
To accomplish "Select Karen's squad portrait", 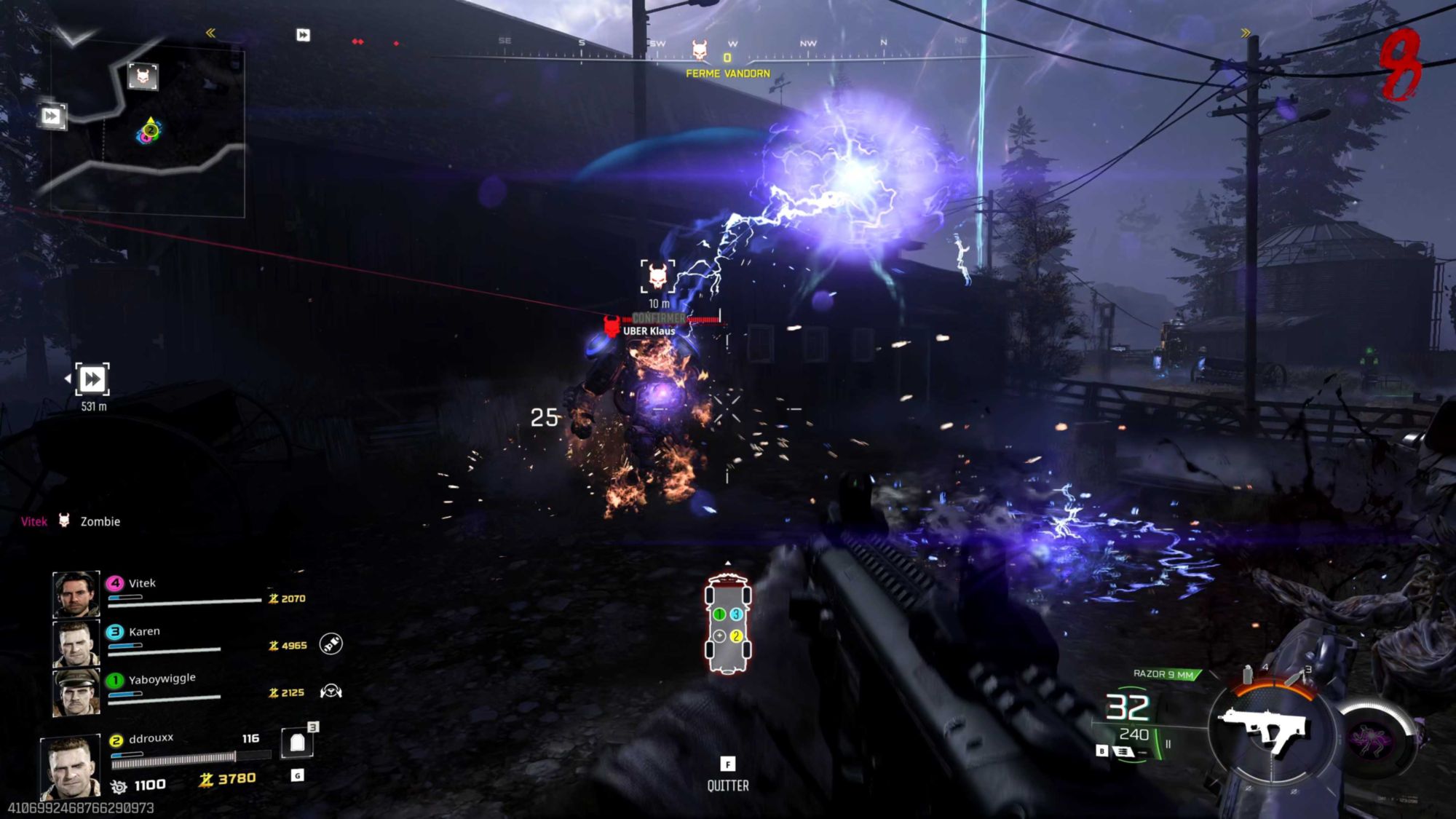I will [x=76, y=643].
